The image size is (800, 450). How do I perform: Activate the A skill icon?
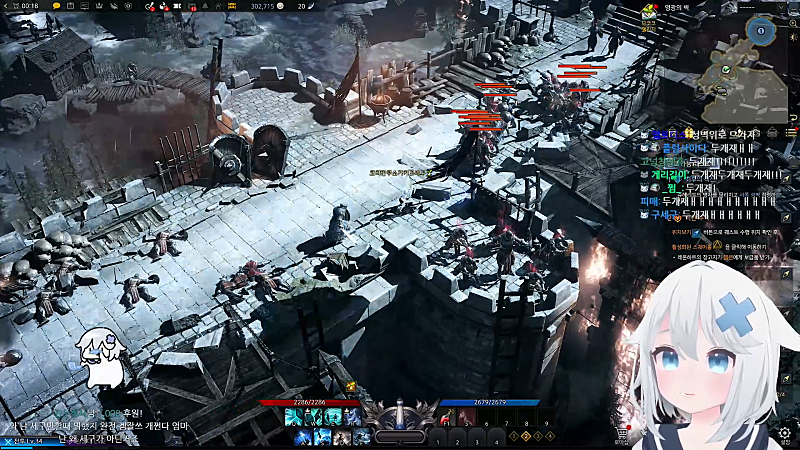[301, 436]
